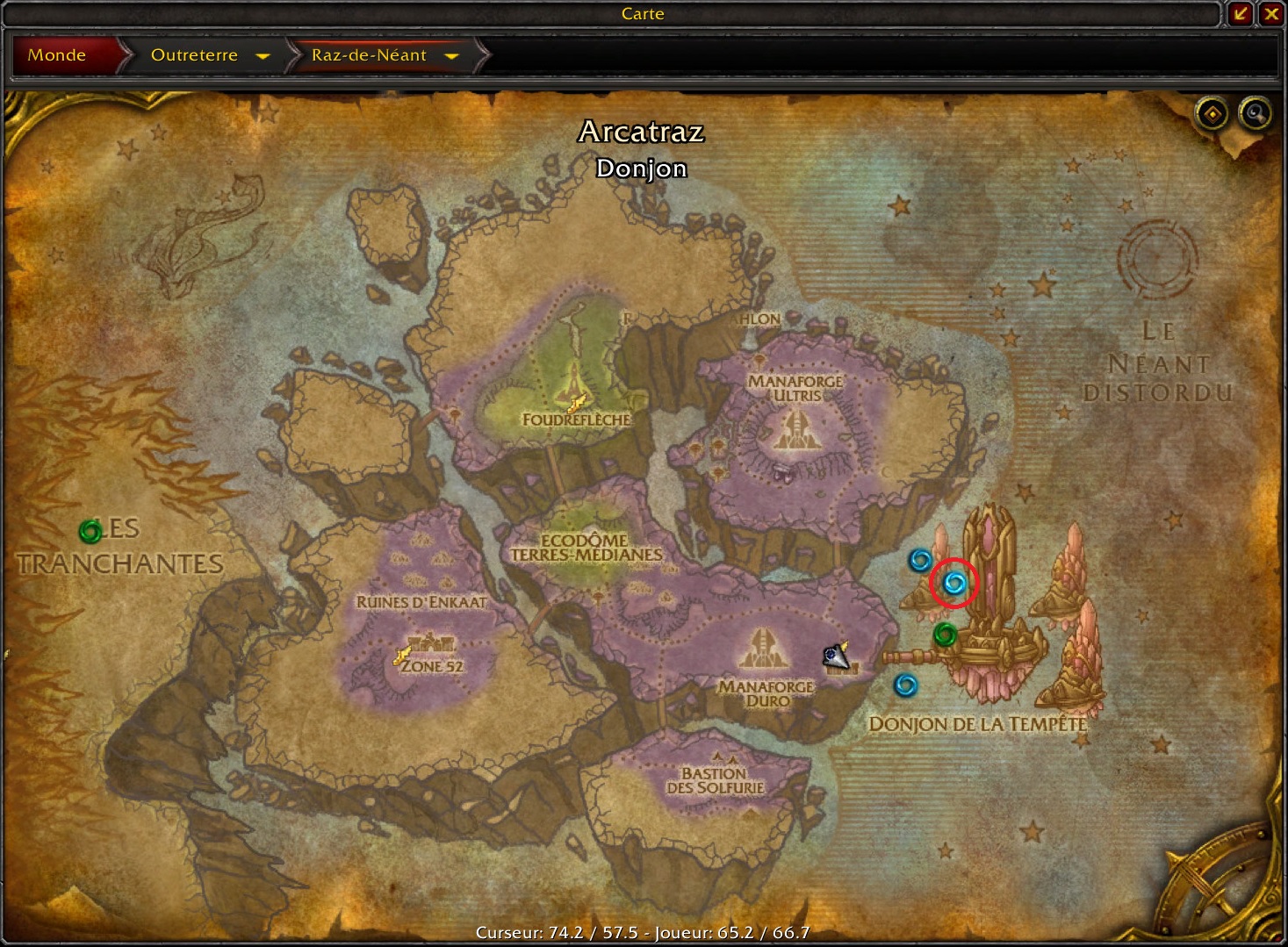Click the green portal swirl near Les Tranchantes
The height and width of the screenshot is (947, 1288).
click(92, 531)
